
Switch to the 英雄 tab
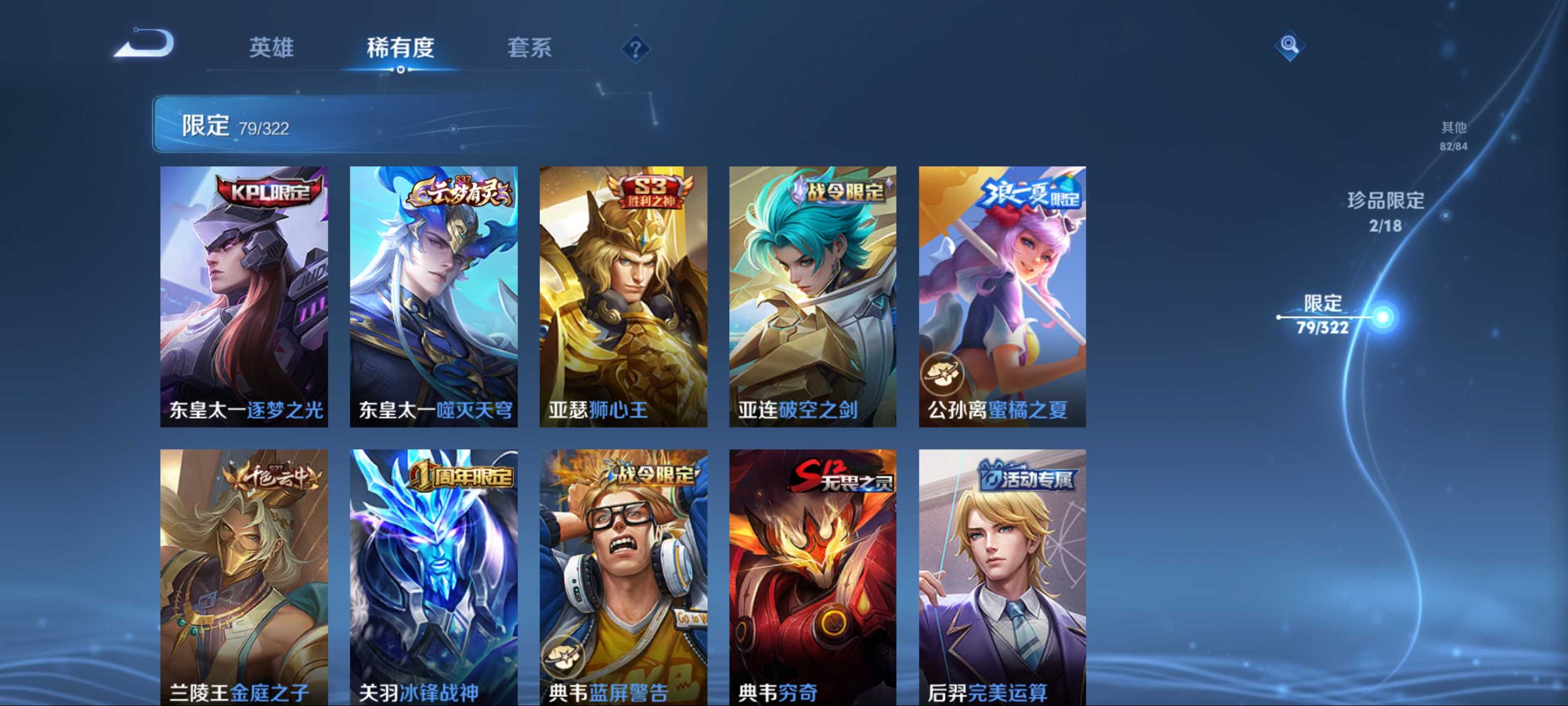click(271, 48)
